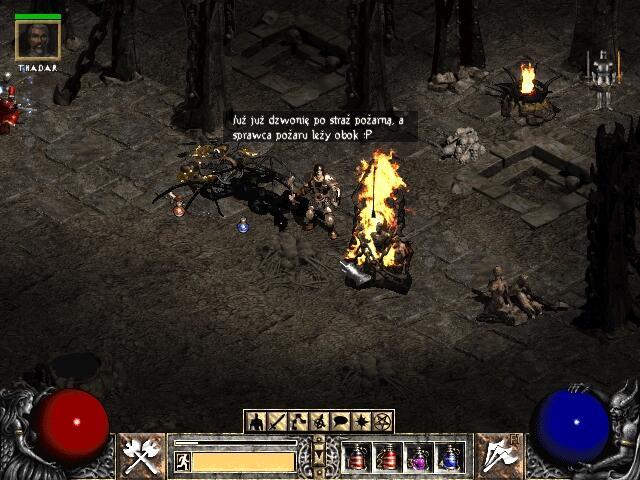The image size is (640, 480).
Task: Open the chat bubble message log
Action: (x=340, y=422)
